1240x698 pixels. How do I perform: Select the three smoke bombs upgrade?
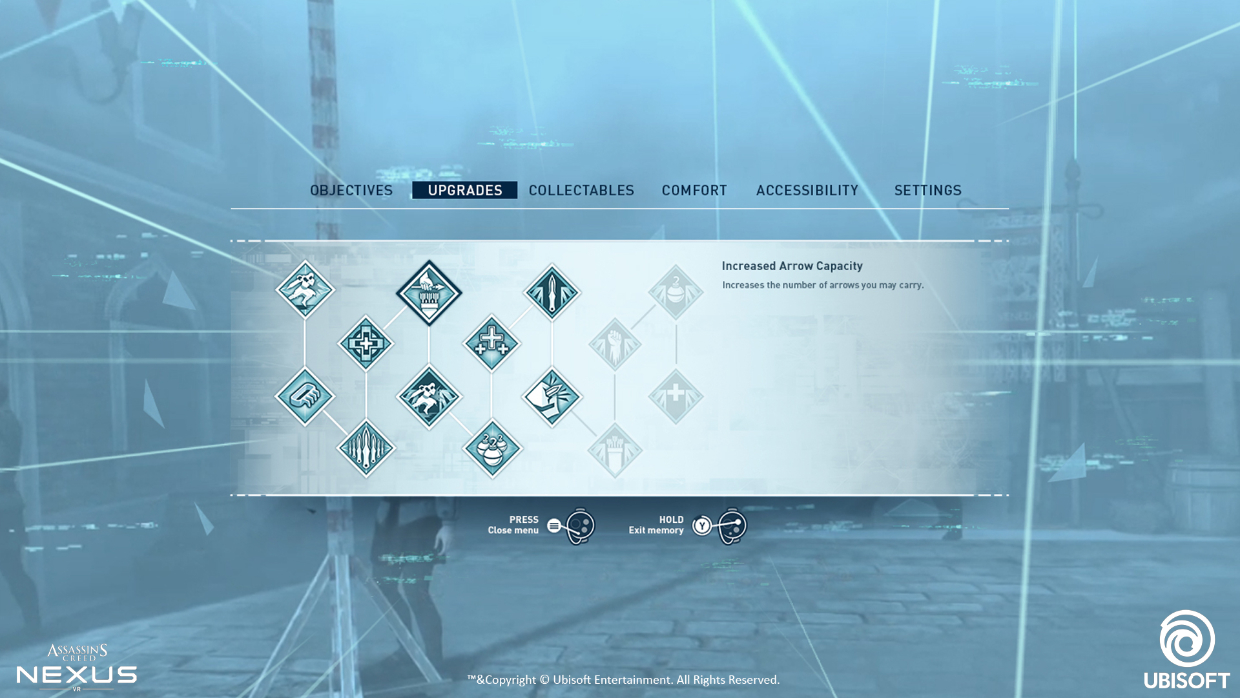pos(492,447)
